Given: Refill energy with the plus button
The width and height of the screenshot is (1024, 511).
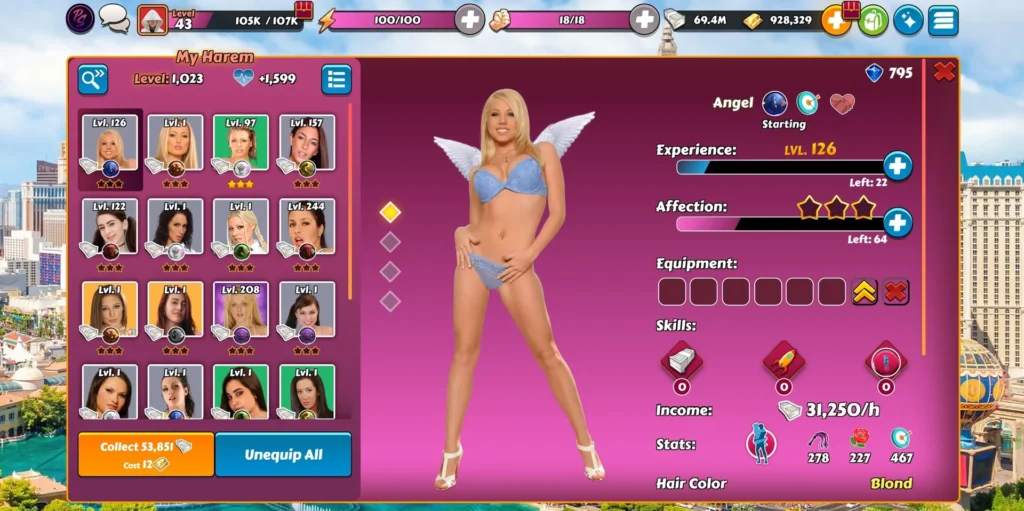Looking at the screenshot, I should pos(469,19).
